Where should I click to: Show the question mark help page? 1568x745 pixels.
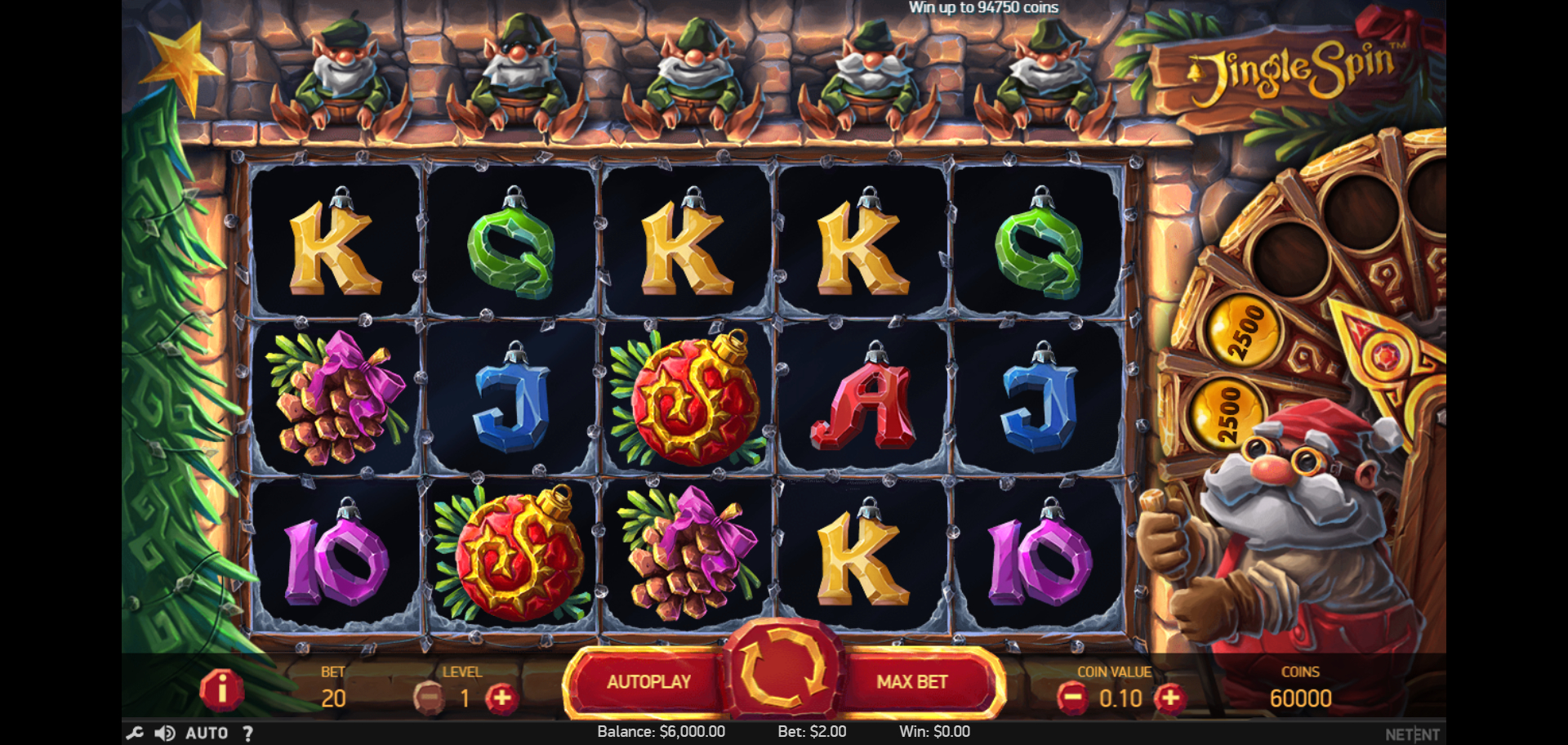[x=247, y=733]
